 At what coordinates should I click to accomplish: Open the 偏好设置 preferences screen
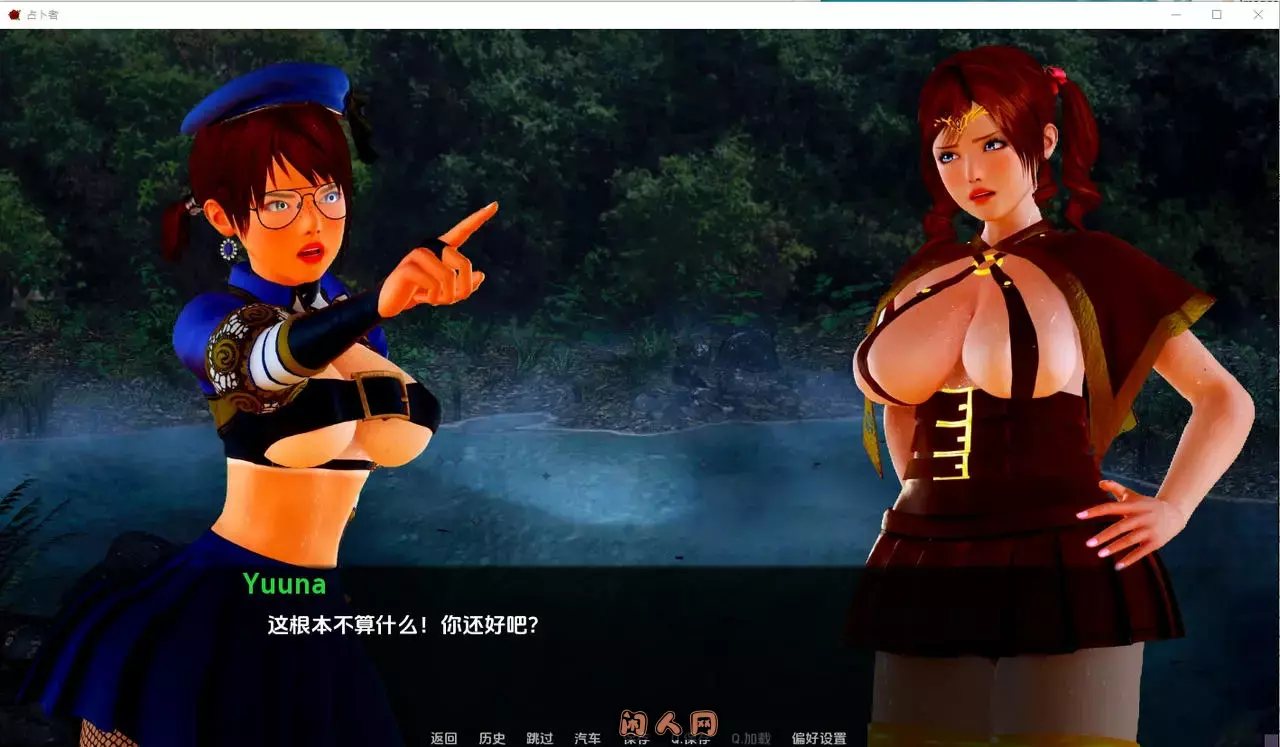pyautogui.click(x=818, y=738)
